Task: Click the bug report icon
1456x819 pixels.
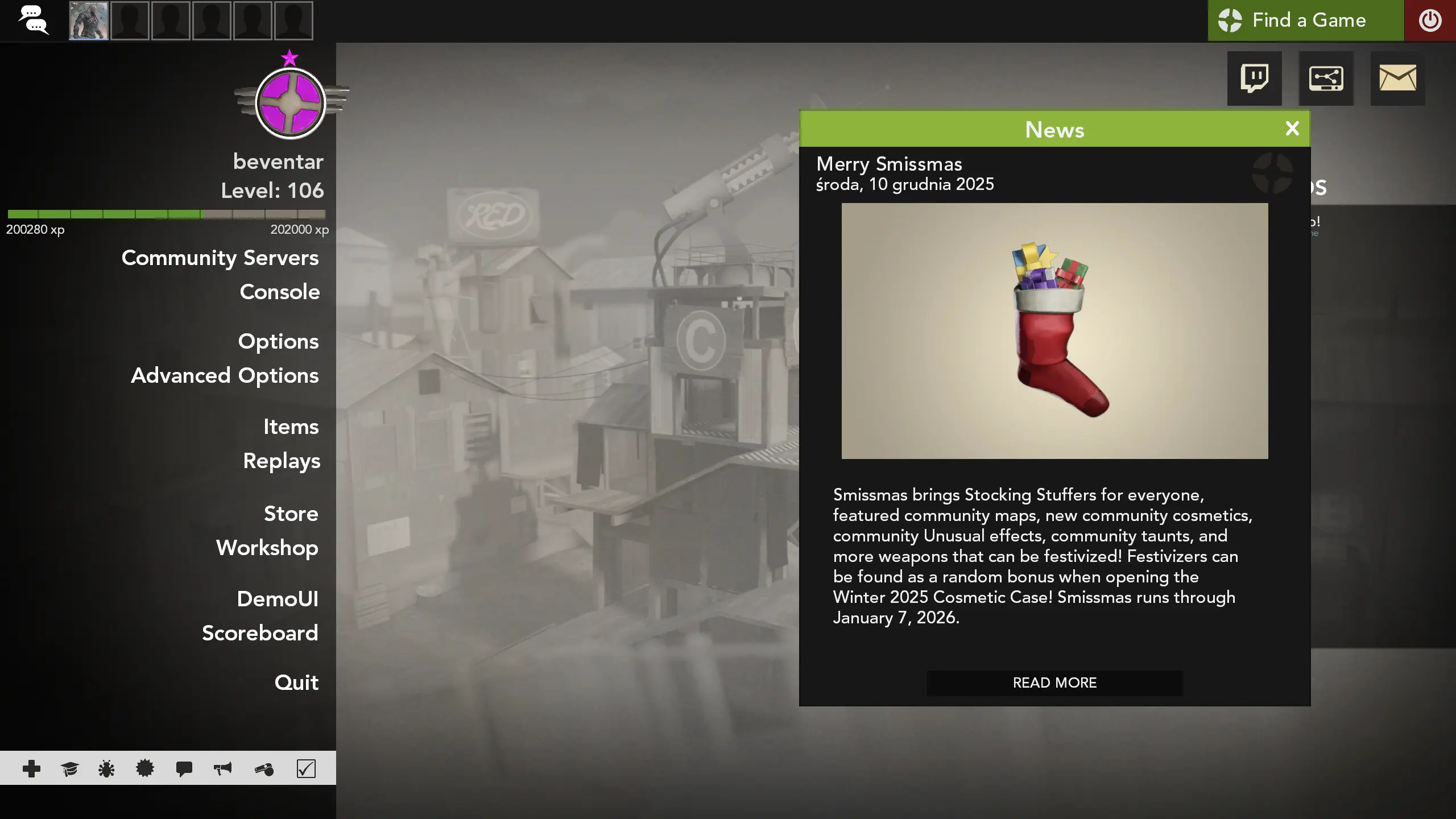Action: (x=107, y=768)
